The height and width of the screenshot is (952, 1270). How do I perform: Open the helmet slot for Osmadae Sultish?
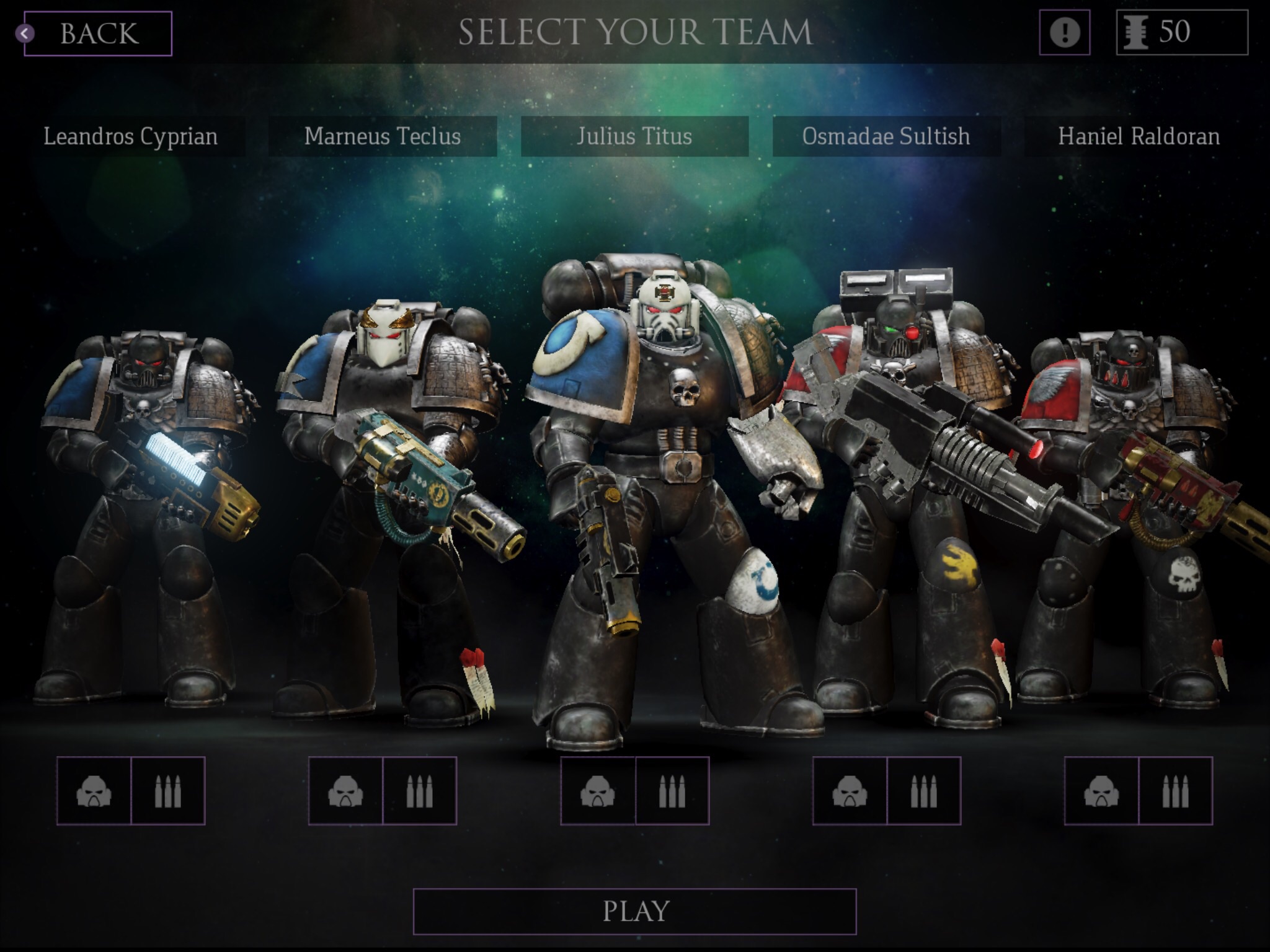(850, 791)
